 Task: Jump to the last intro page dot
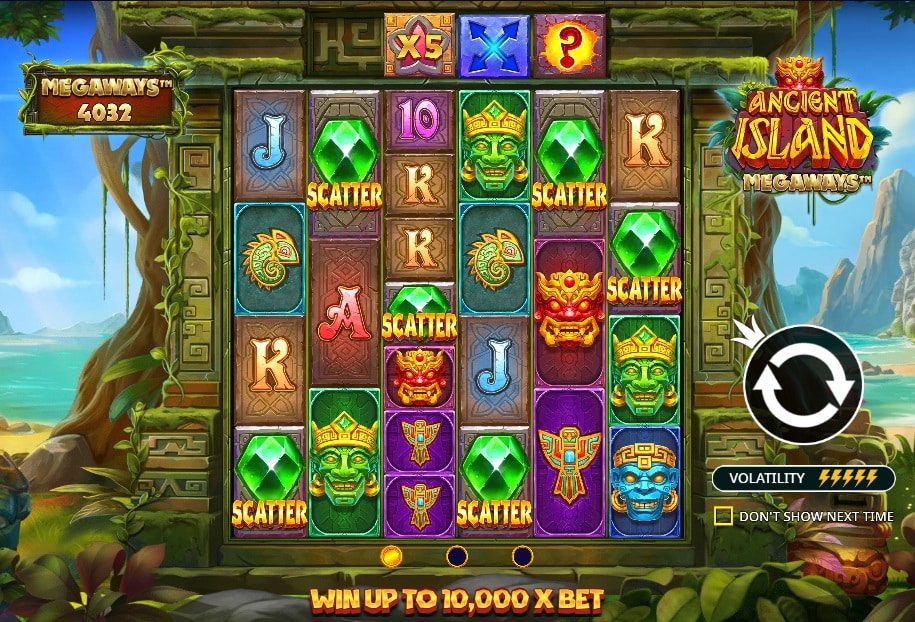522,556
